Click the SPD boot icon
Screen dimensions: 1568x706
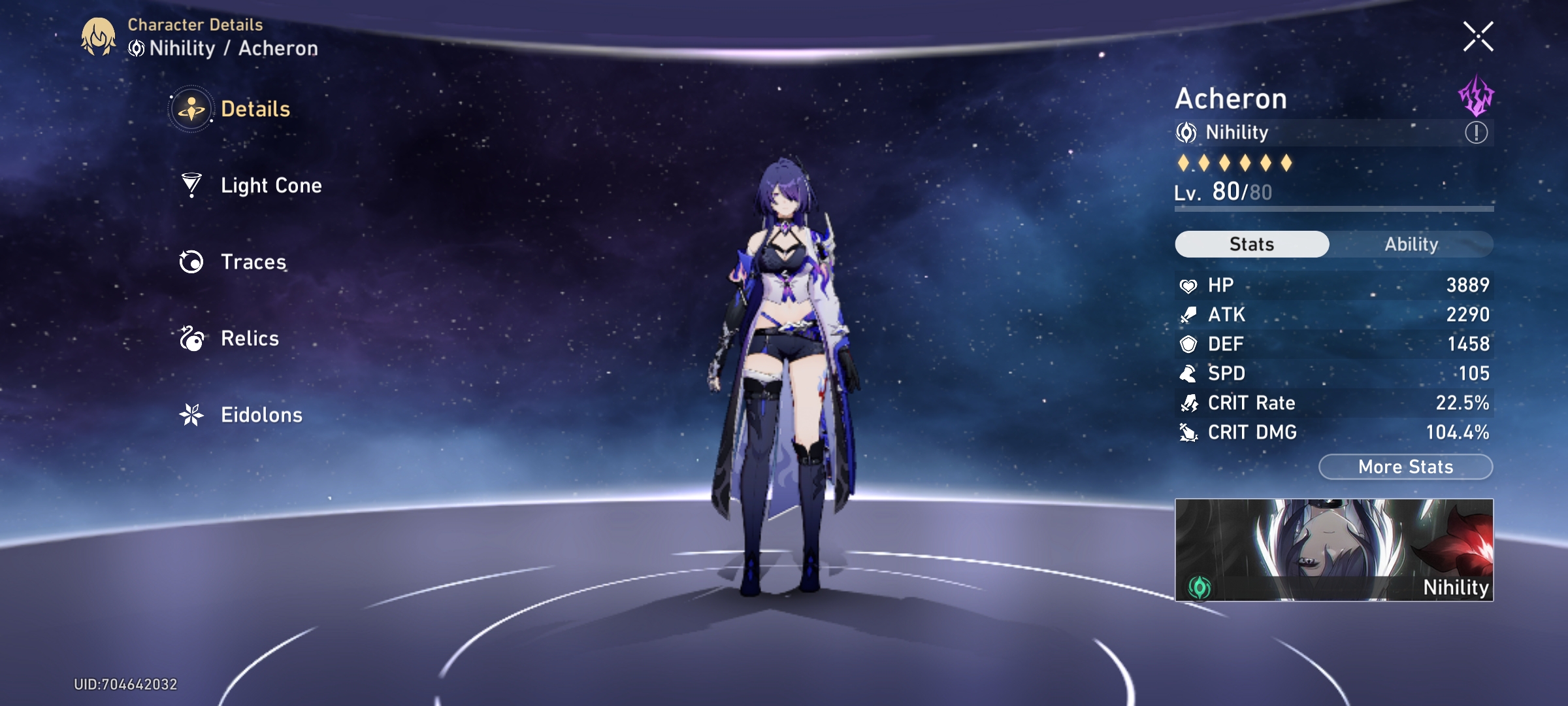(x=1189, y=373)
